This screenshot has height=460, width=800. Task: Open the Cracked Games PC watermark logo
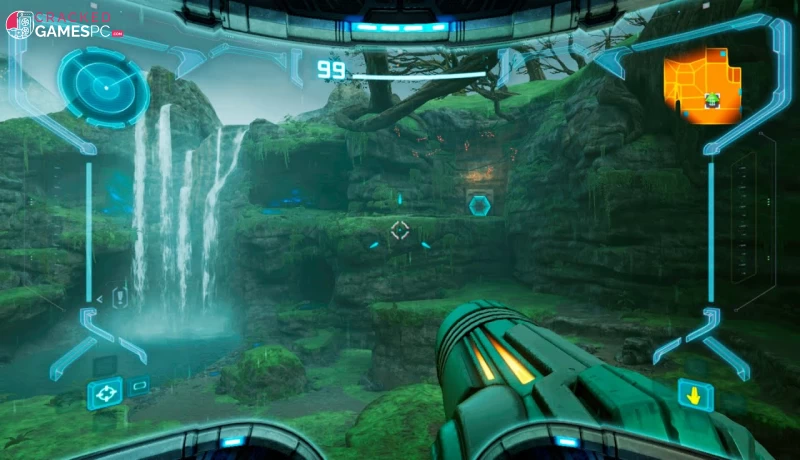(x=63, y=25)
